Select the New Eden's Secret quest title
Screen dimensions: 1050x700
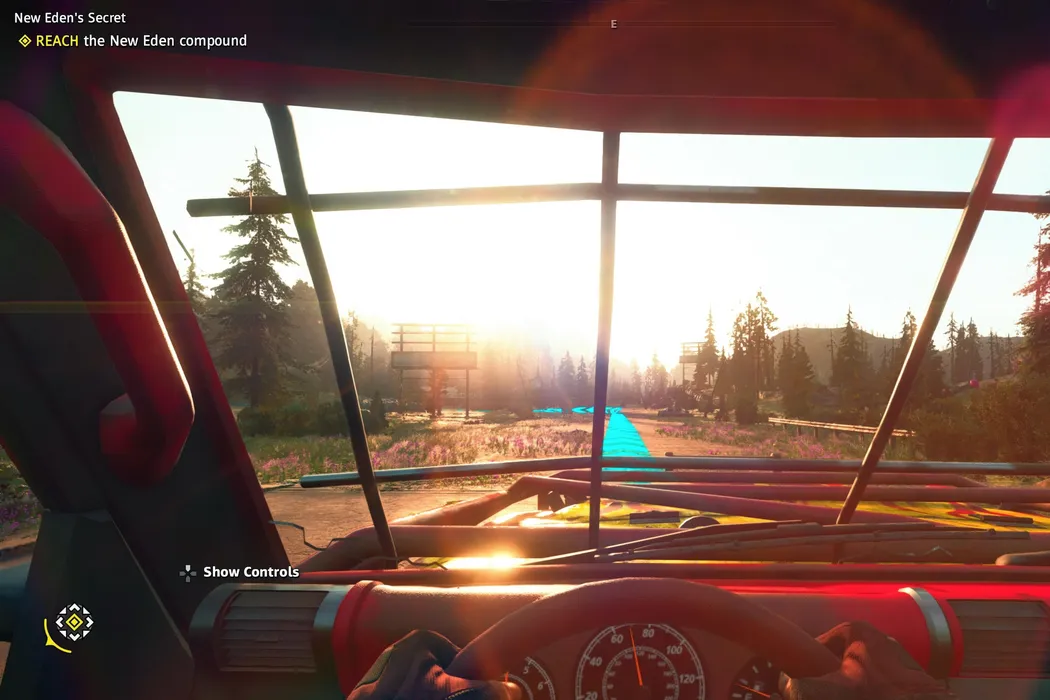[x=70, y=18]
